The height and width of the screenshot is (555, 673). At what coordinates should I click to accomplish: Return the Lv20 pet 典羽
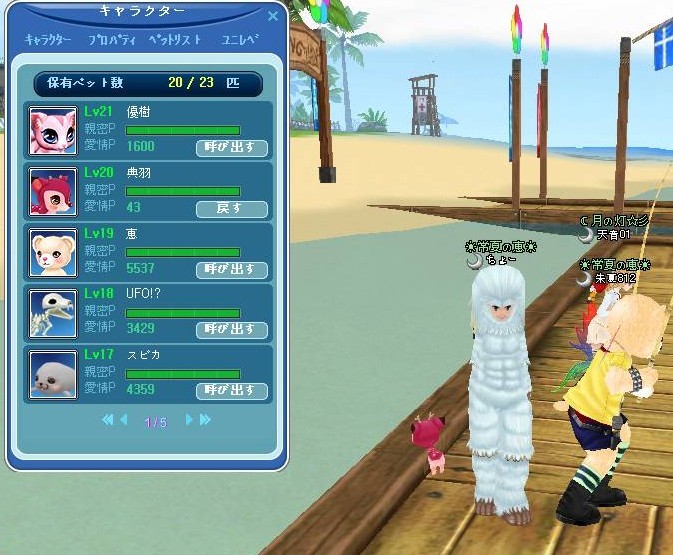(231, 209)
